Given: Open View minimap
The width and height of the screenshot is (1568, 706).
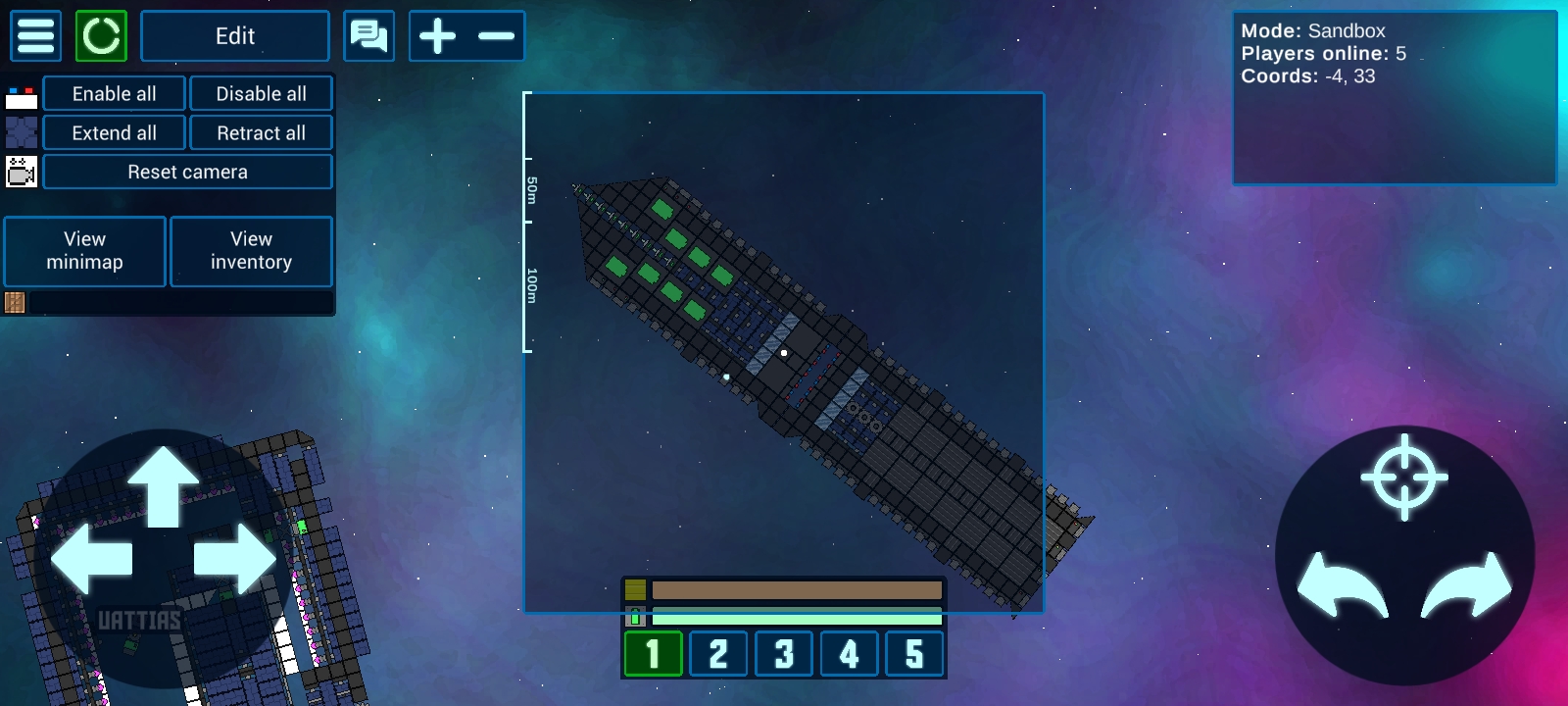Looking at the screenshot, I should [85, 251].
